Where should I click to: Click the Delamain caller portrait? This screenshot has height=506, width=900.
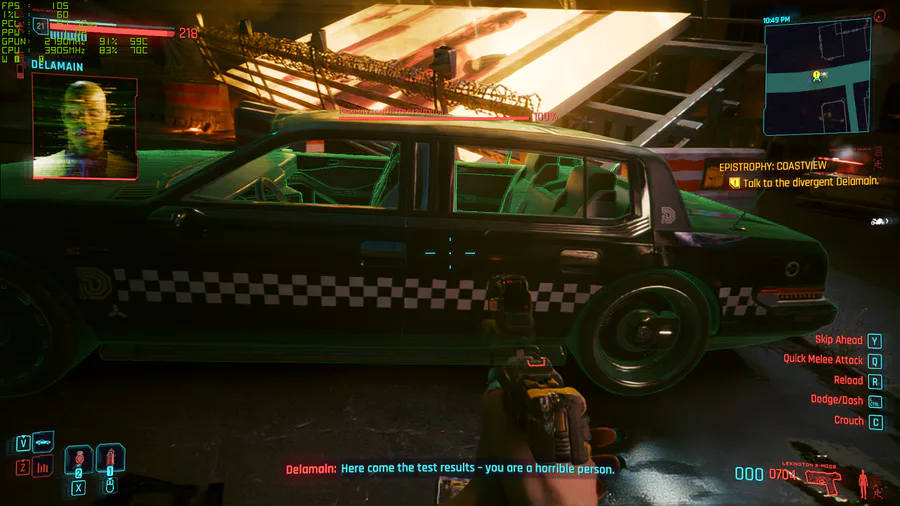click(84, 126)
